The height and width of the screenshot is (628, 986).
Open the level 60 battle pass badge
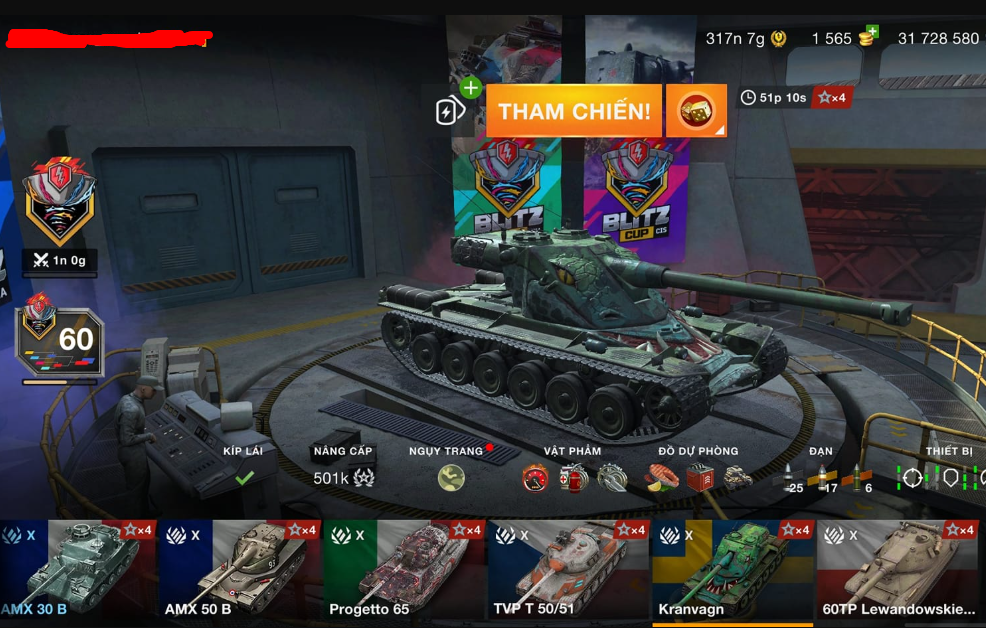click(x=59, y=340)
